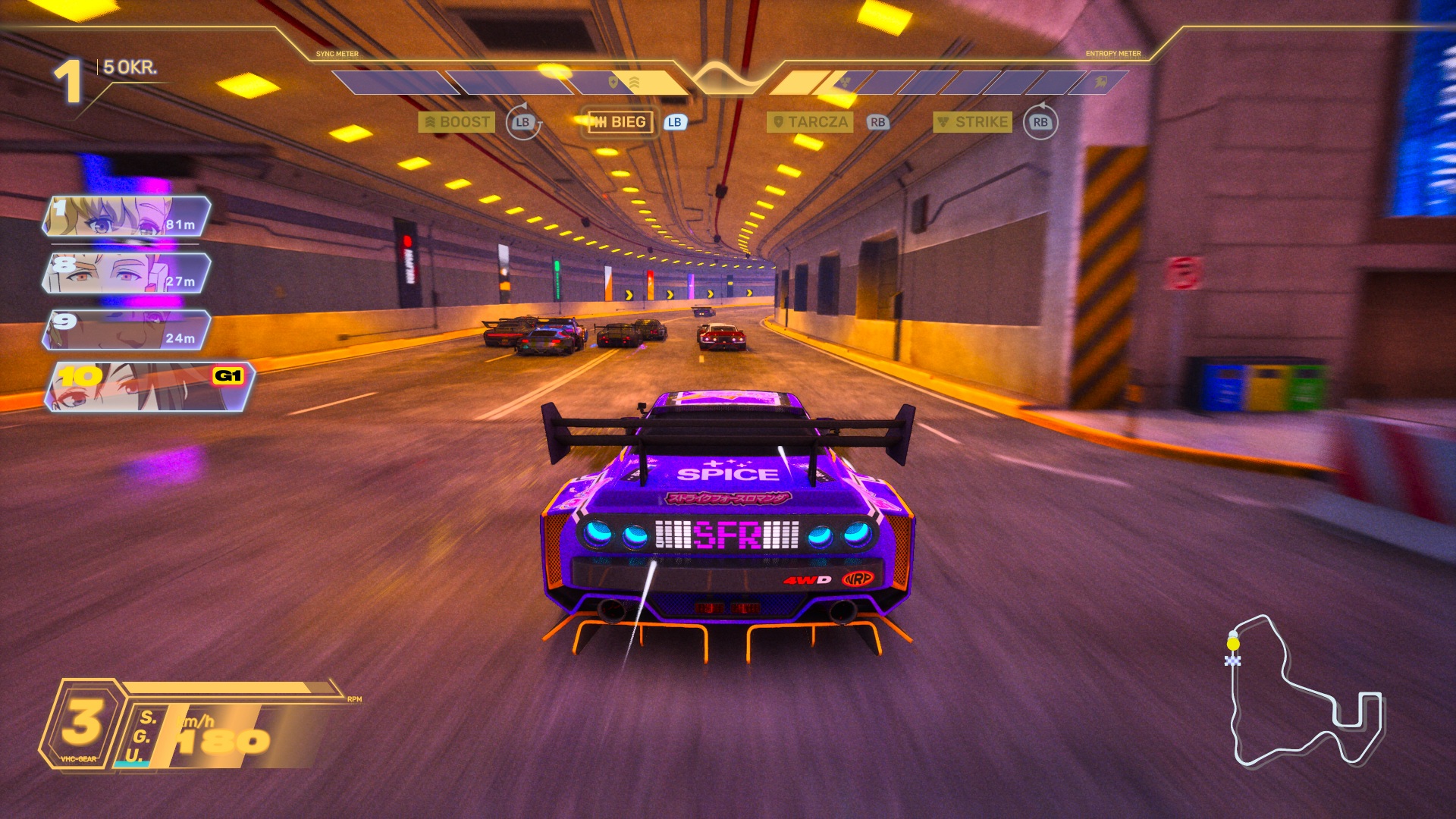Activate the TARCZA shield ability
The width and height of the screenshot is (1456, 819).
[810, 122]
